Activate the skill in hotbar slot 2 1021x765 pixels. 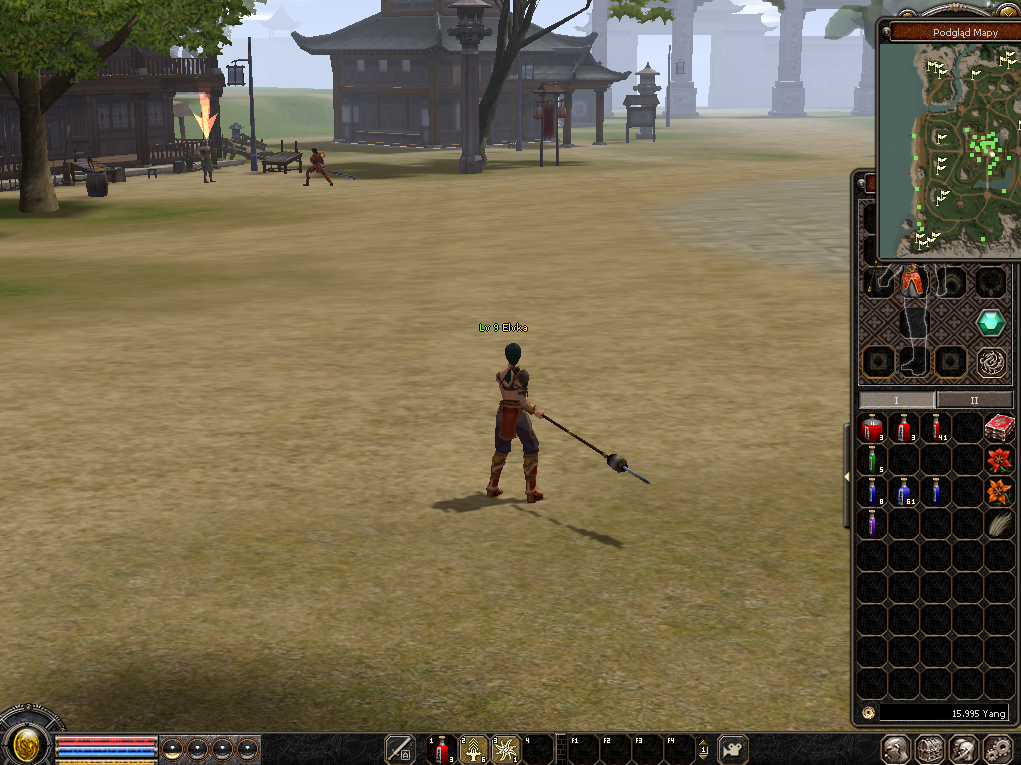474,749
